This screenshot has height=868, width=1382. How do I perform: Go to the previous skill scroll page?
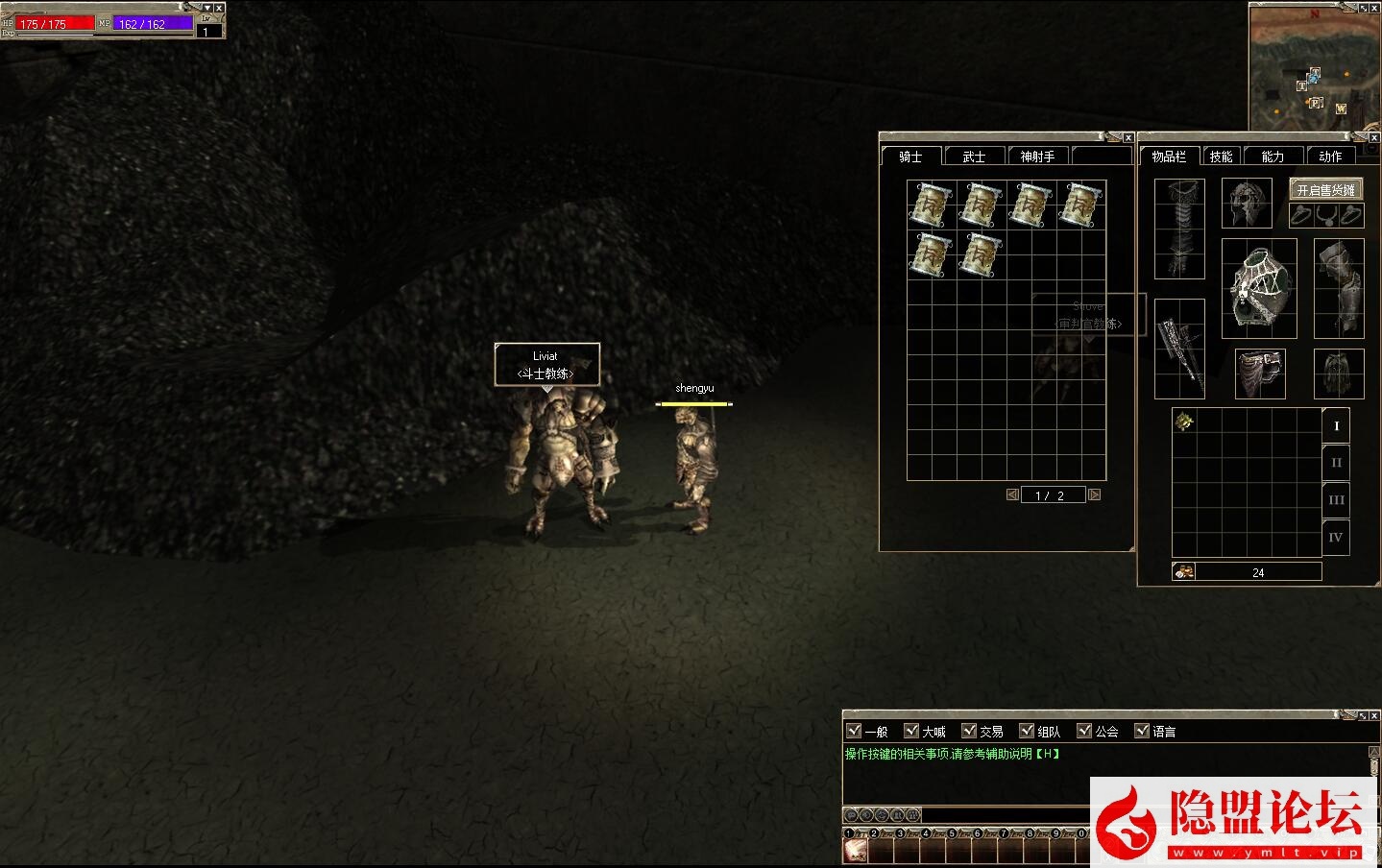pos(1012,495)
